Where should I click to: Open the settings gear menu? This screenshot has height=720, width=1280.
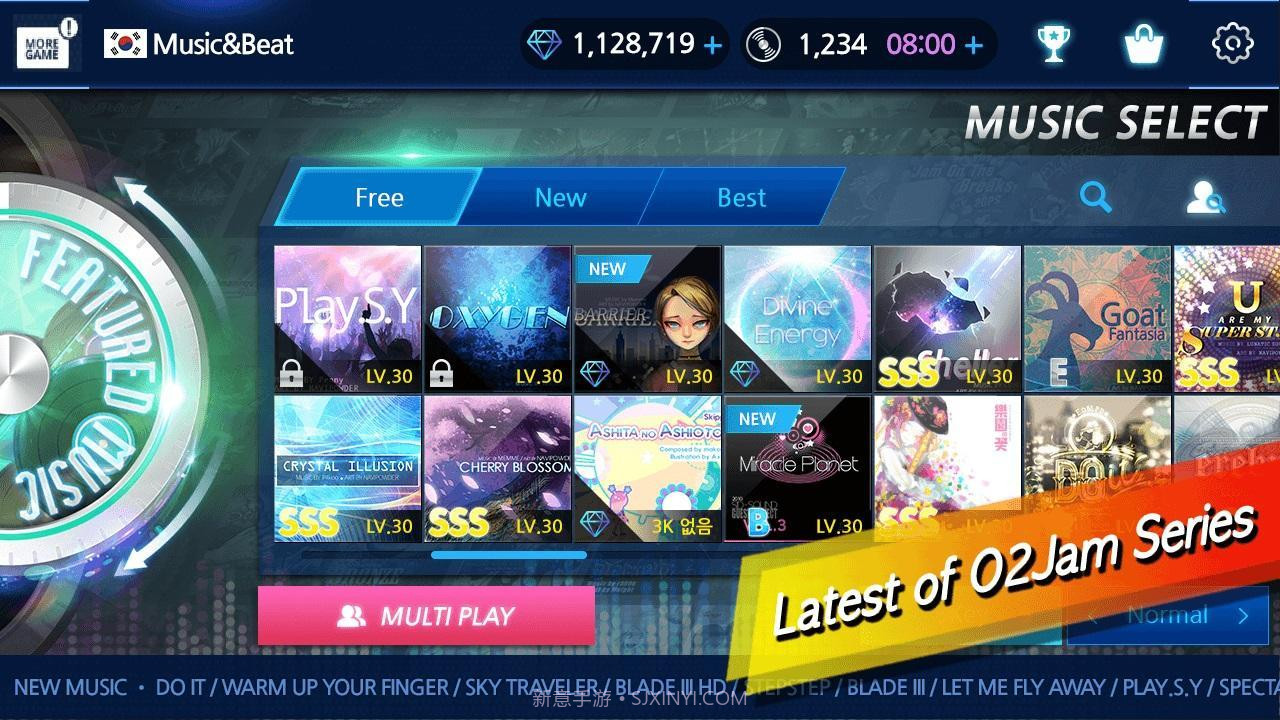pos(1233,43)
